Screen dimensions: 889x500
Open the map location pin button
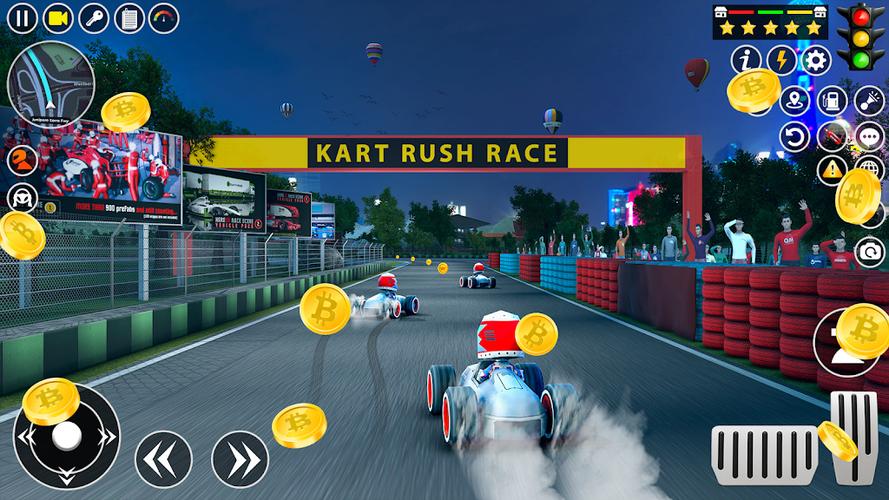[x=795, y=101]
